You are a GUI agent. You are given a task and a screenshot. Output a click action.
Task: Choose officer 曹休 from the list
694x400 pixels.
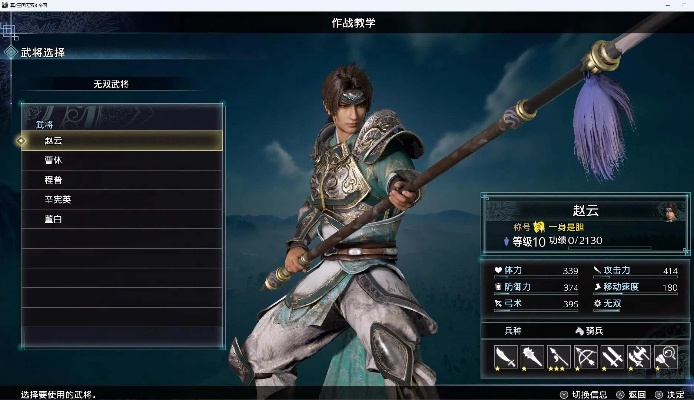click(120, 160)
